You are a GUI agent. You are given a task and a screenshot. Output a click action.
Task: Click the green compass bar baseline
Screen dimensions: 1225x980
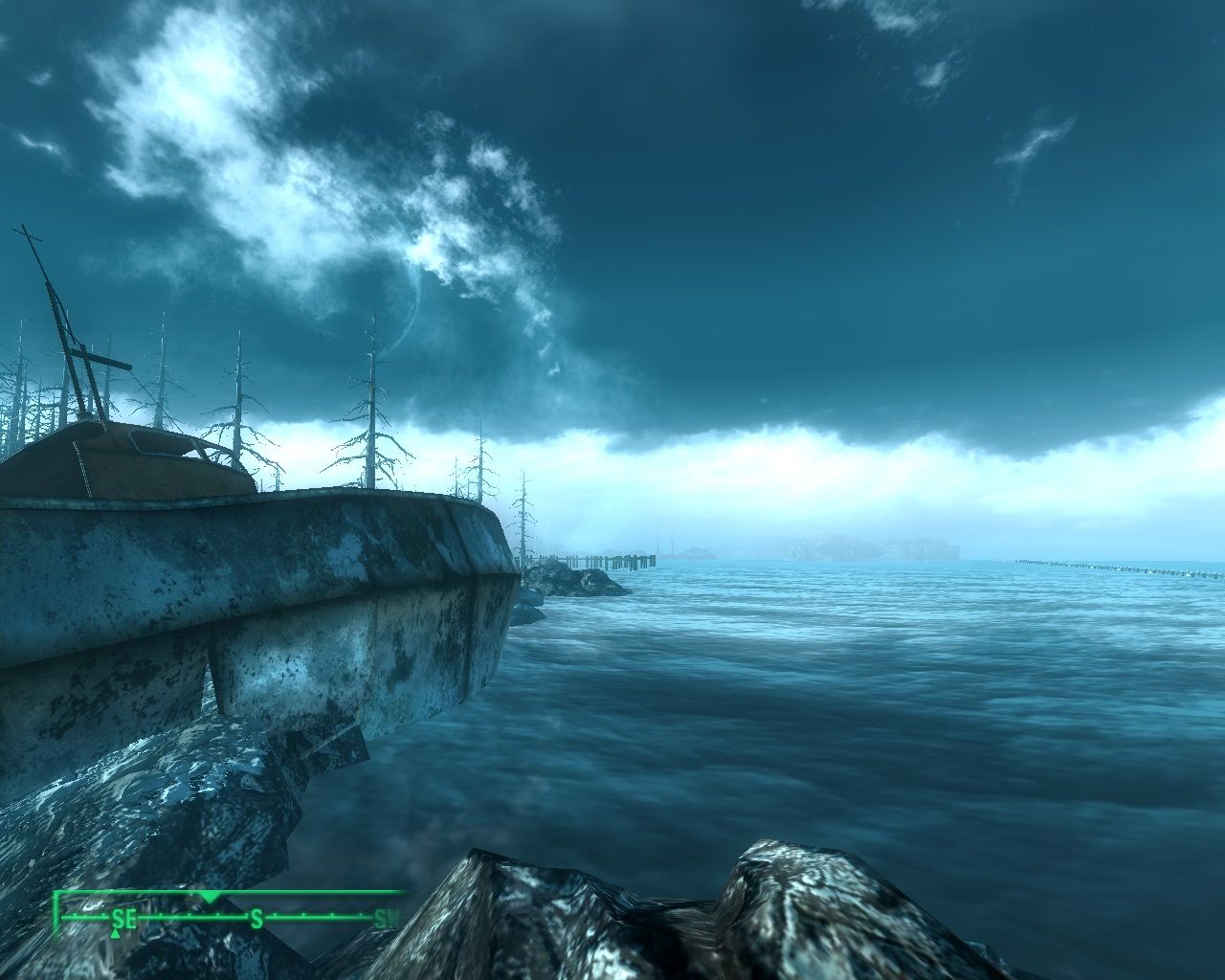[316, 917]
